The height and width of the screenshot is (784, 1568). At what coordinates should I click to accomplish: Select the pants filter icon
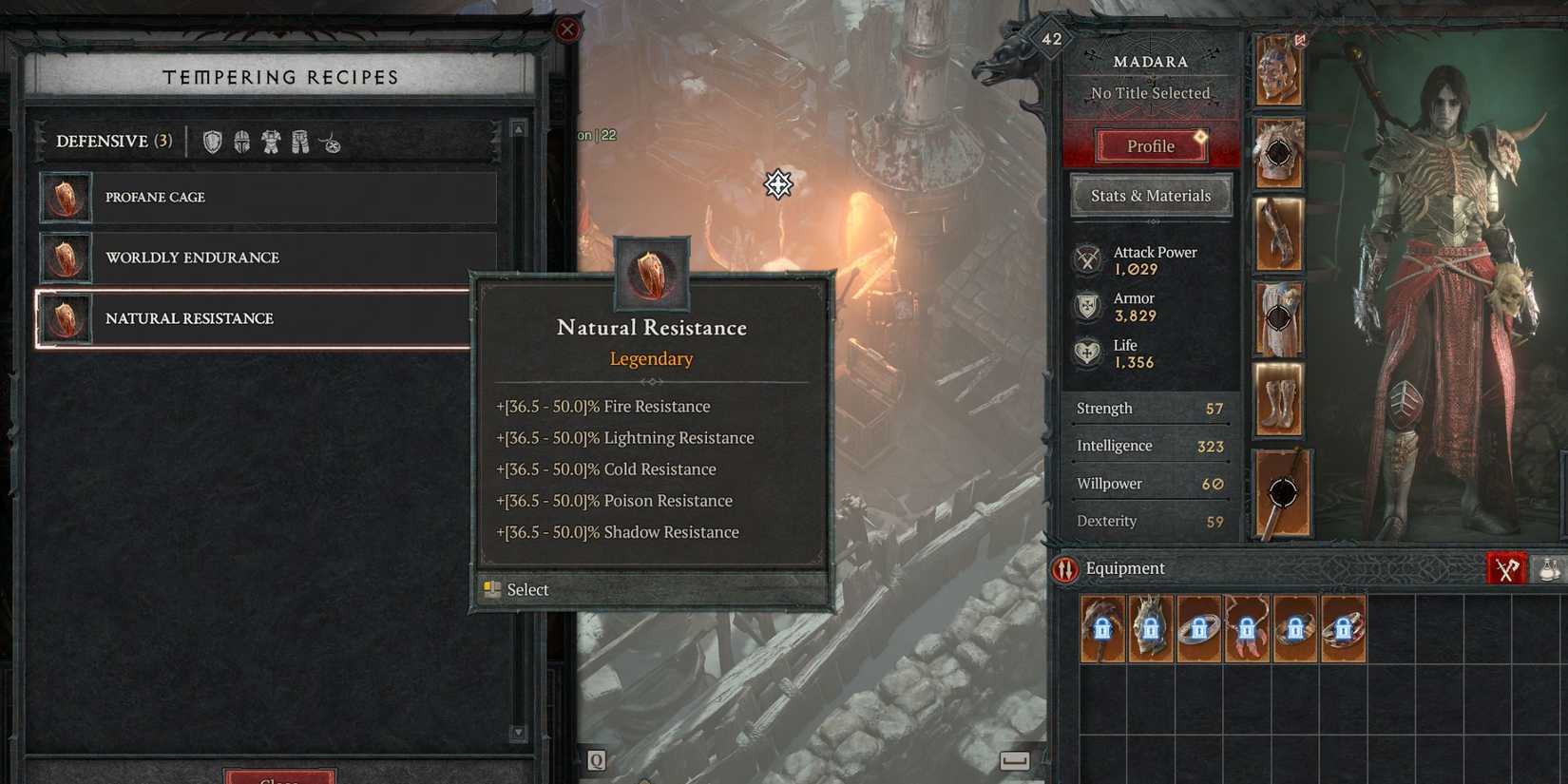tap(299, 141)
